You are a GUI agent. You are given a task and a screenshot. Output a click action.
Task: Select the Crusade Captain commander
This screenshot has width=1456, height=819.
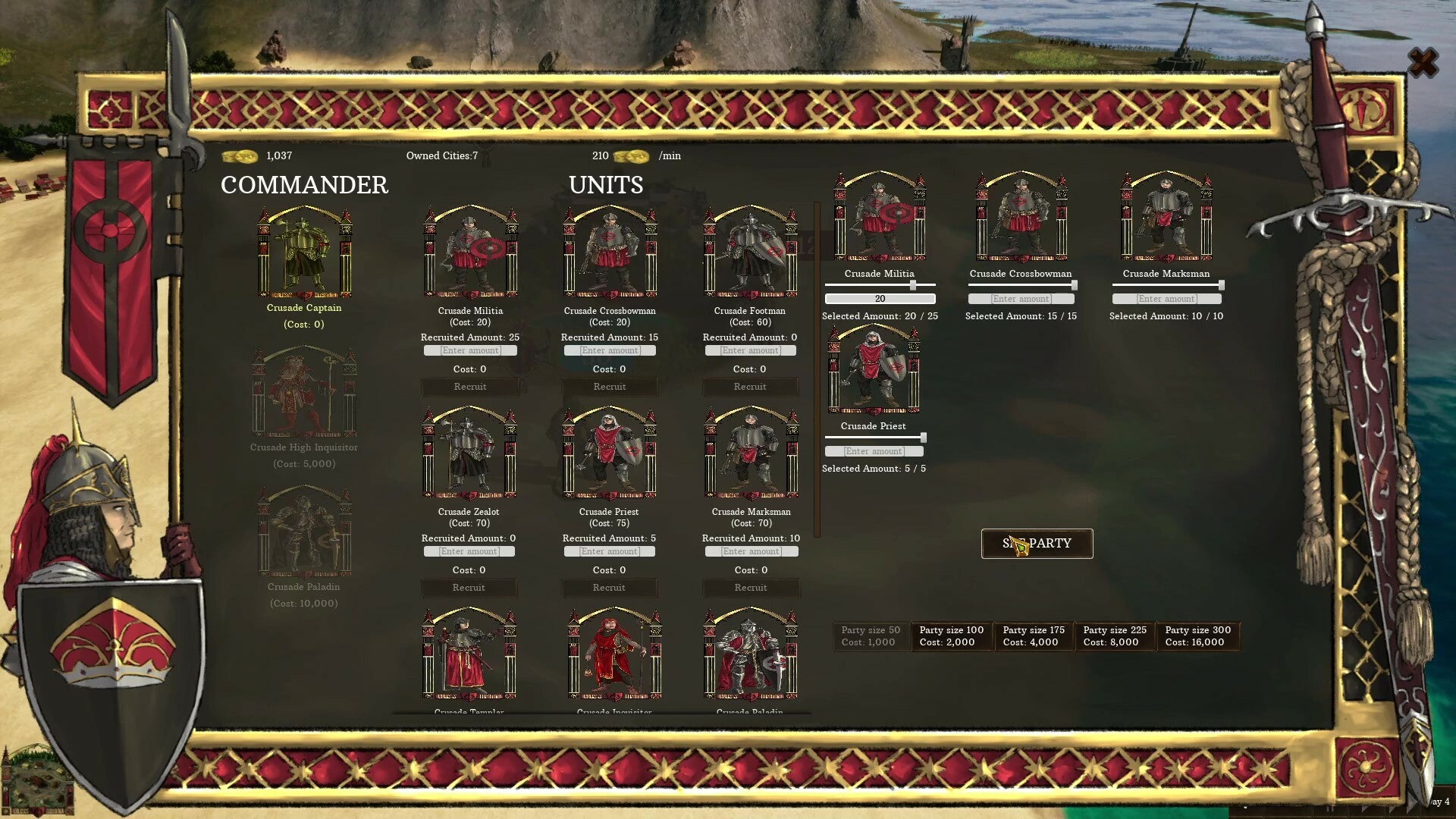coord(304,254)
